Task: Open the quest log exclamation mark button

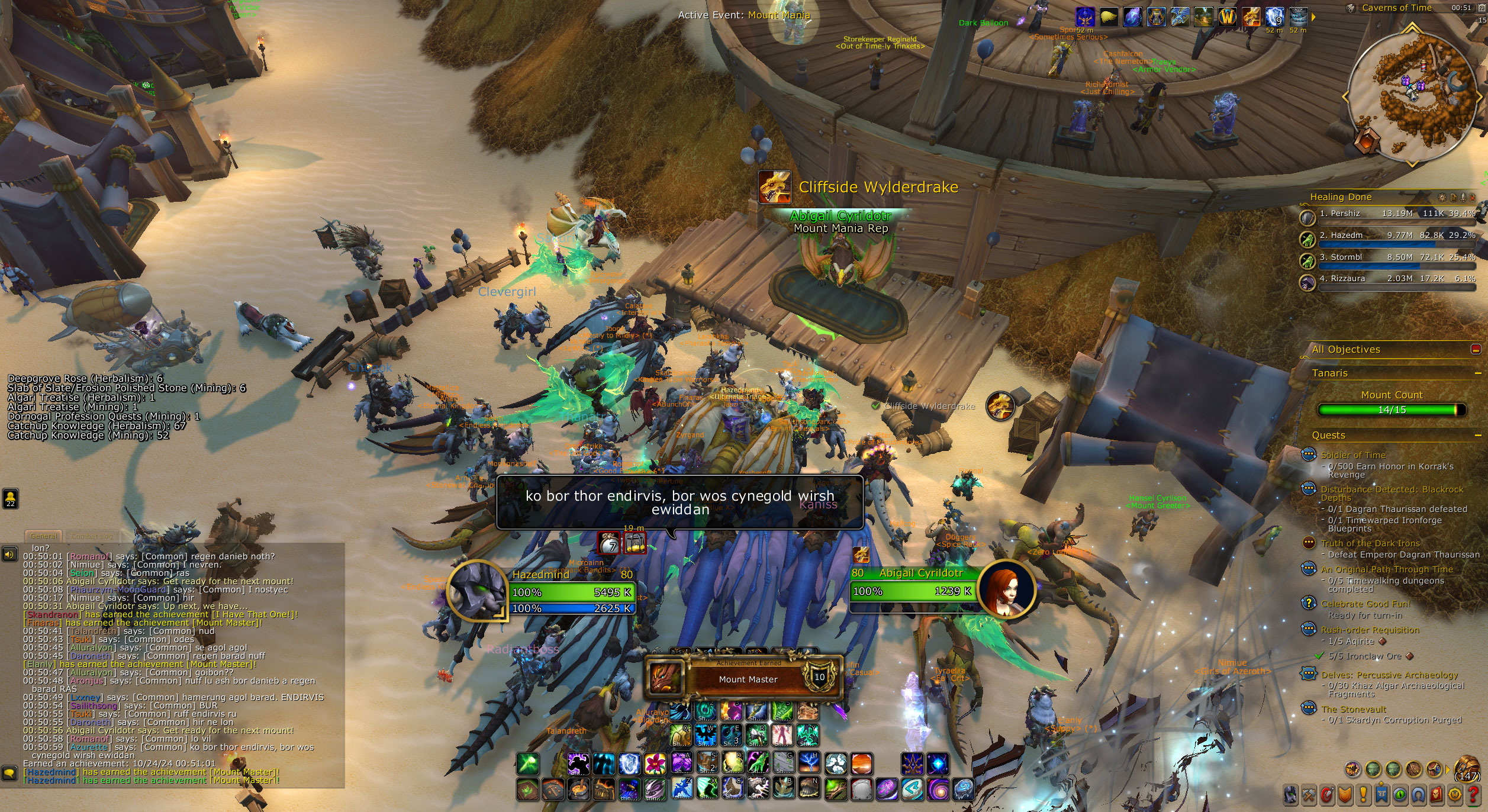Action: coord(1363,794)
